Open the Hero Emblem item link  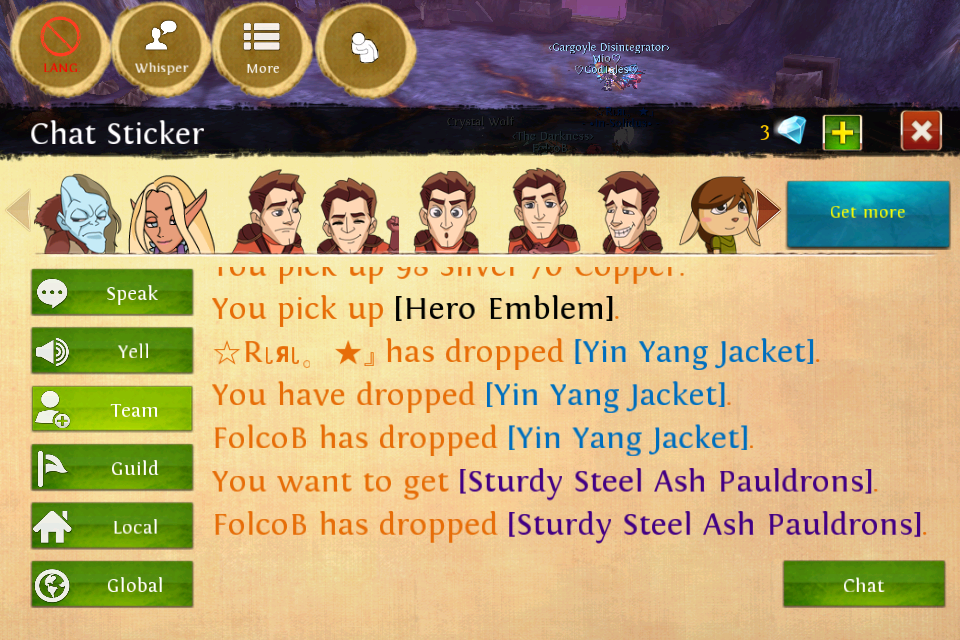[x=504, y=309]
